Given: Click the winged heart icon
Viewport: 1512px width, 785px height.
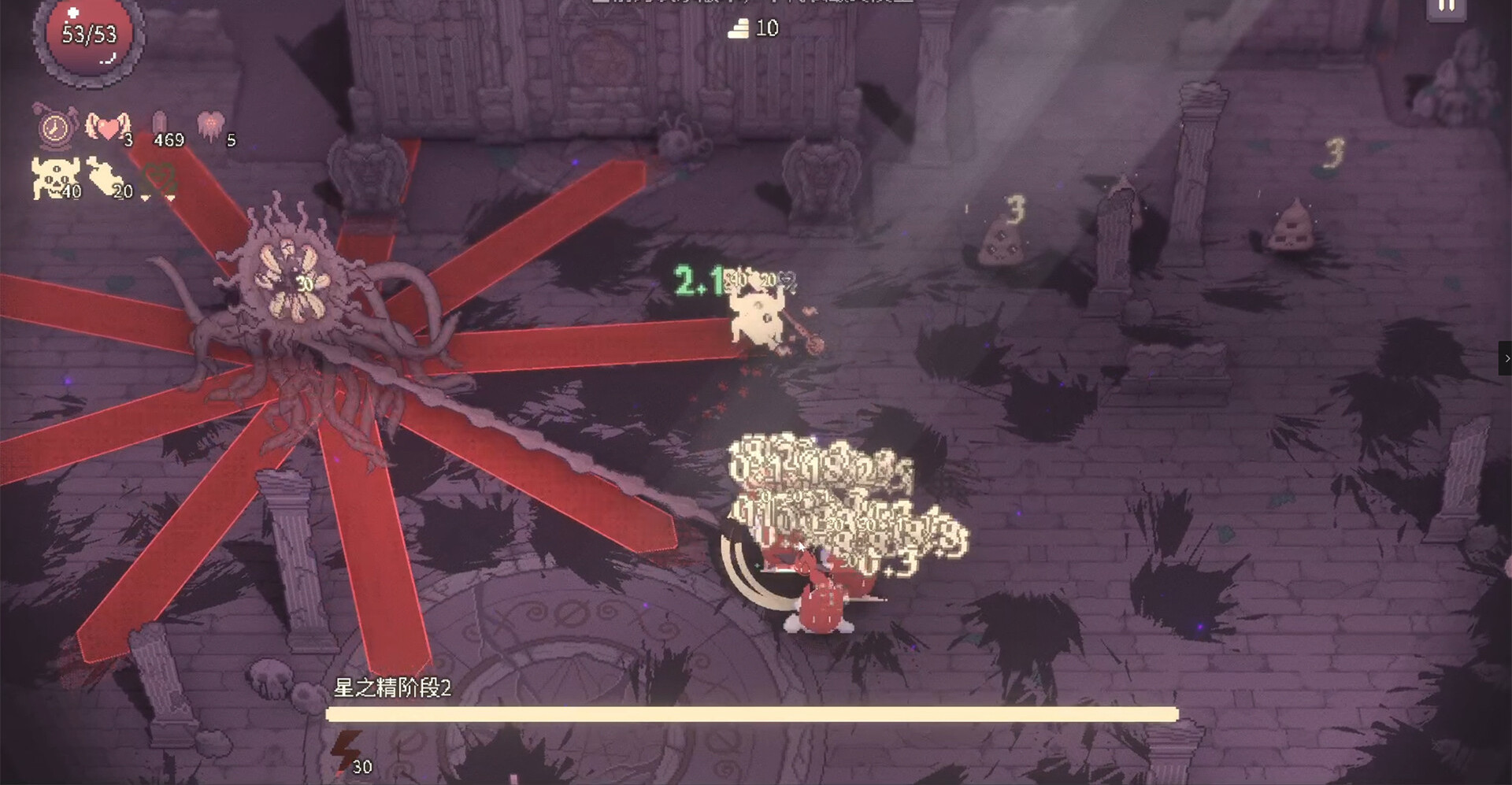Looking at the screenshot, I should [x=107, y=126].
